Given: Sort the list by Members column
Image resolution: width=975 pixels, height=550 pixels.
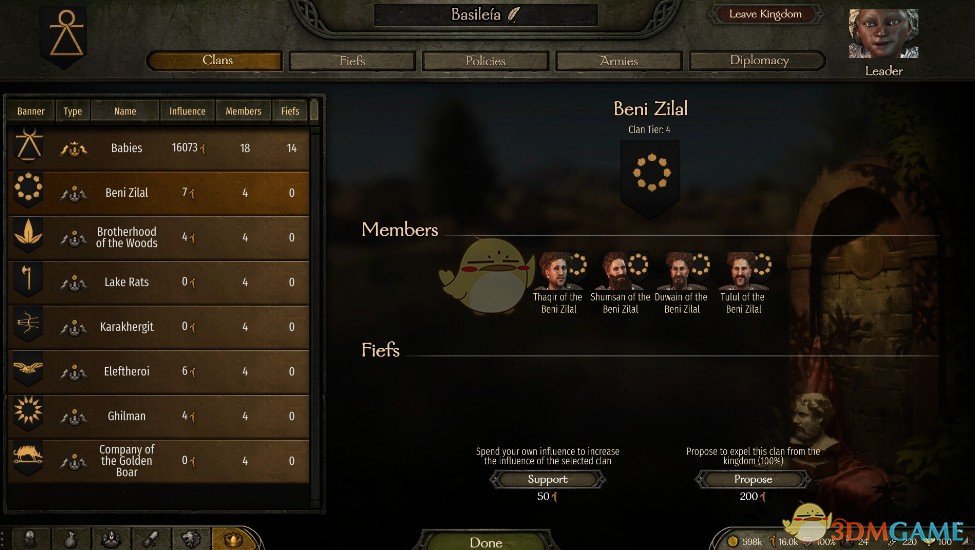Looking at the screenshot, I should (x=243, y=111).
